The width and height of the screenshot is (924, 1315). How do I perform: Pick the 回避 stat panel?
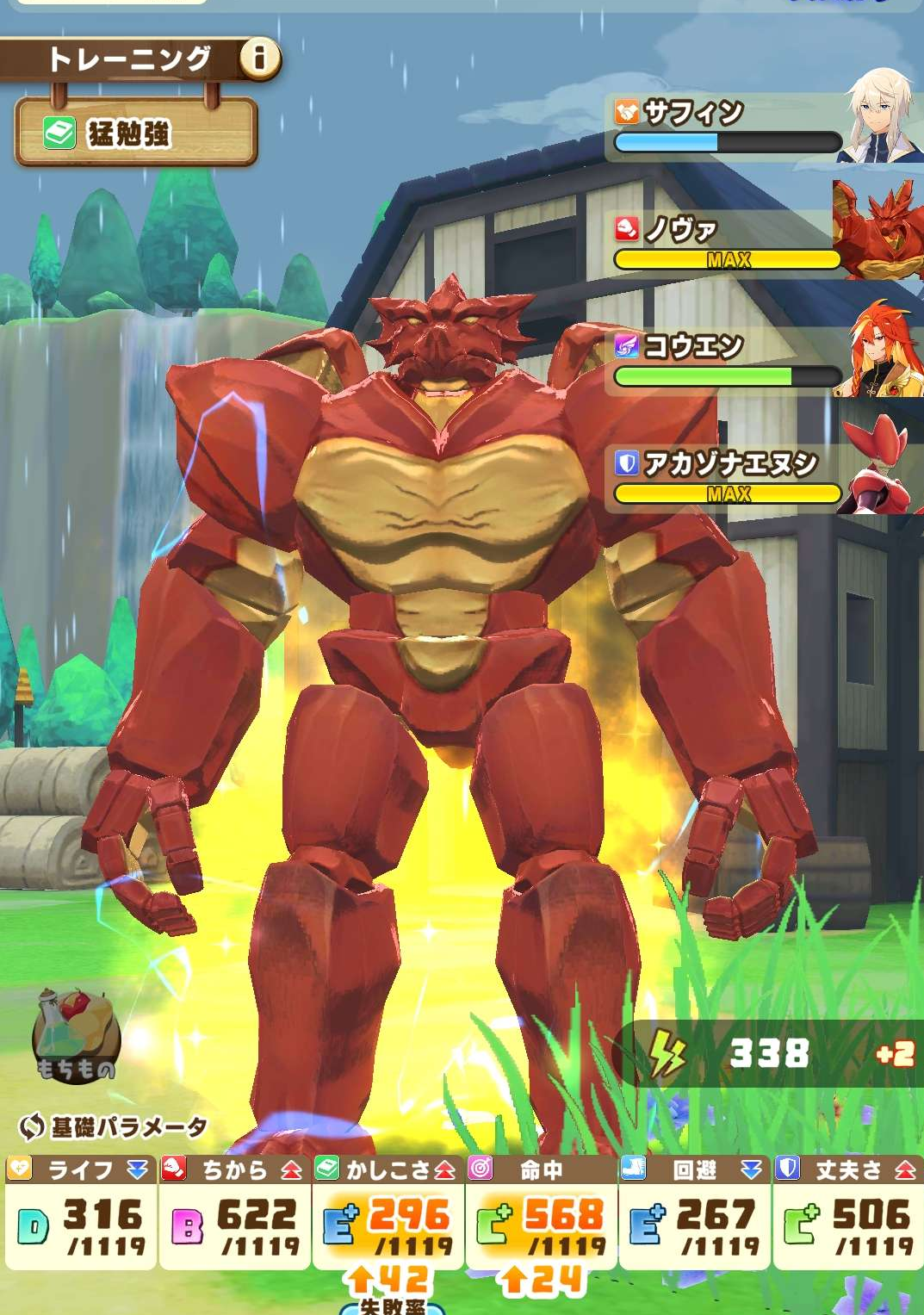click(694, 1213)
